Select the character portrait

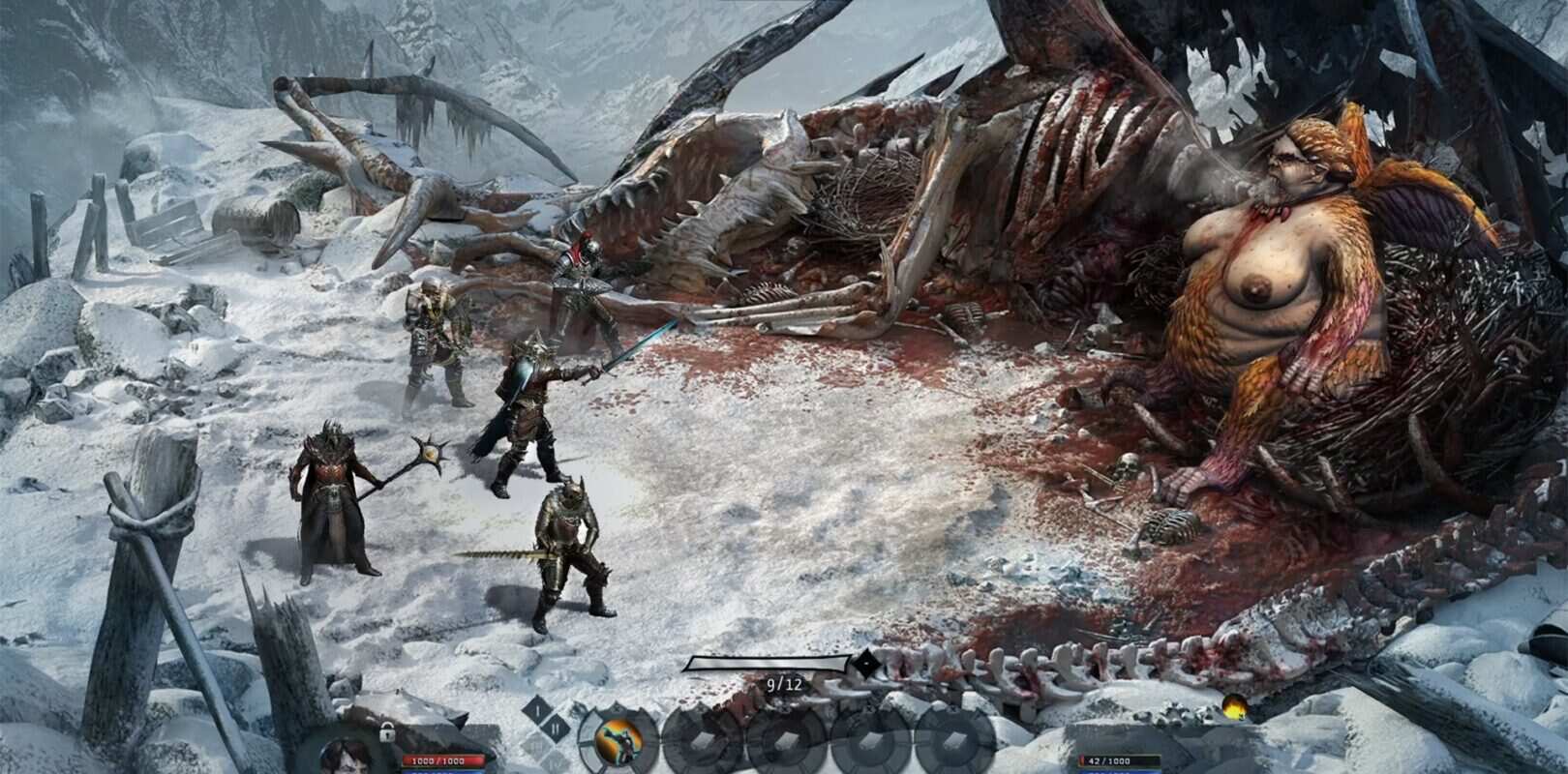(x=347, y=756)
